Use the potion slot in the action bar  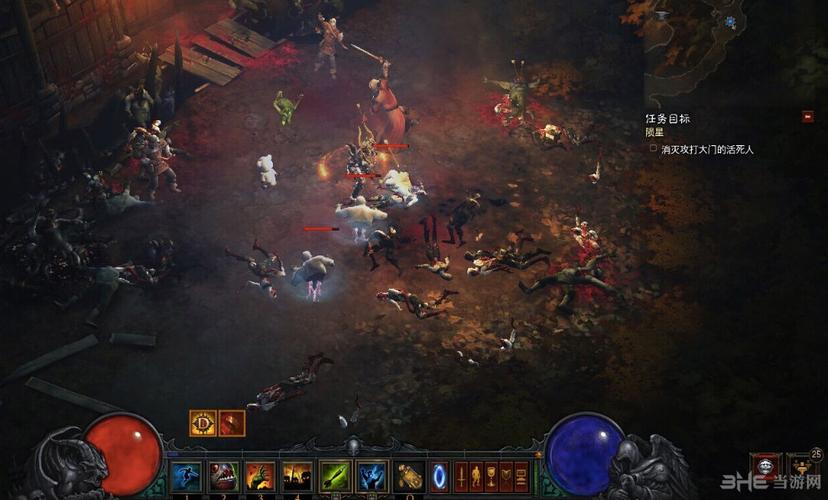pos(409,475)
